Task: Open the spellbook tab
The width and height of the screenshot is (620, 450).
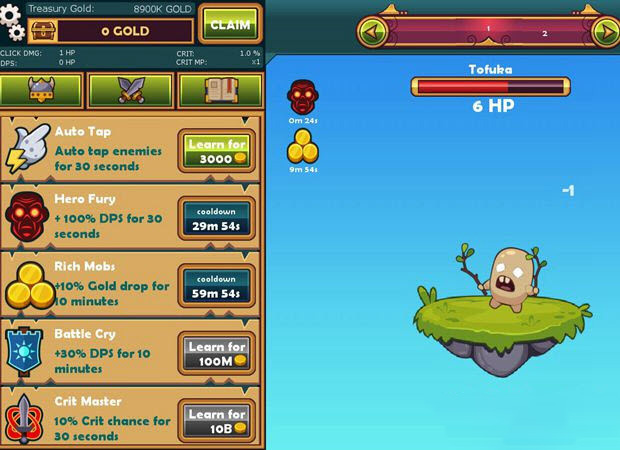Action: 219,90
